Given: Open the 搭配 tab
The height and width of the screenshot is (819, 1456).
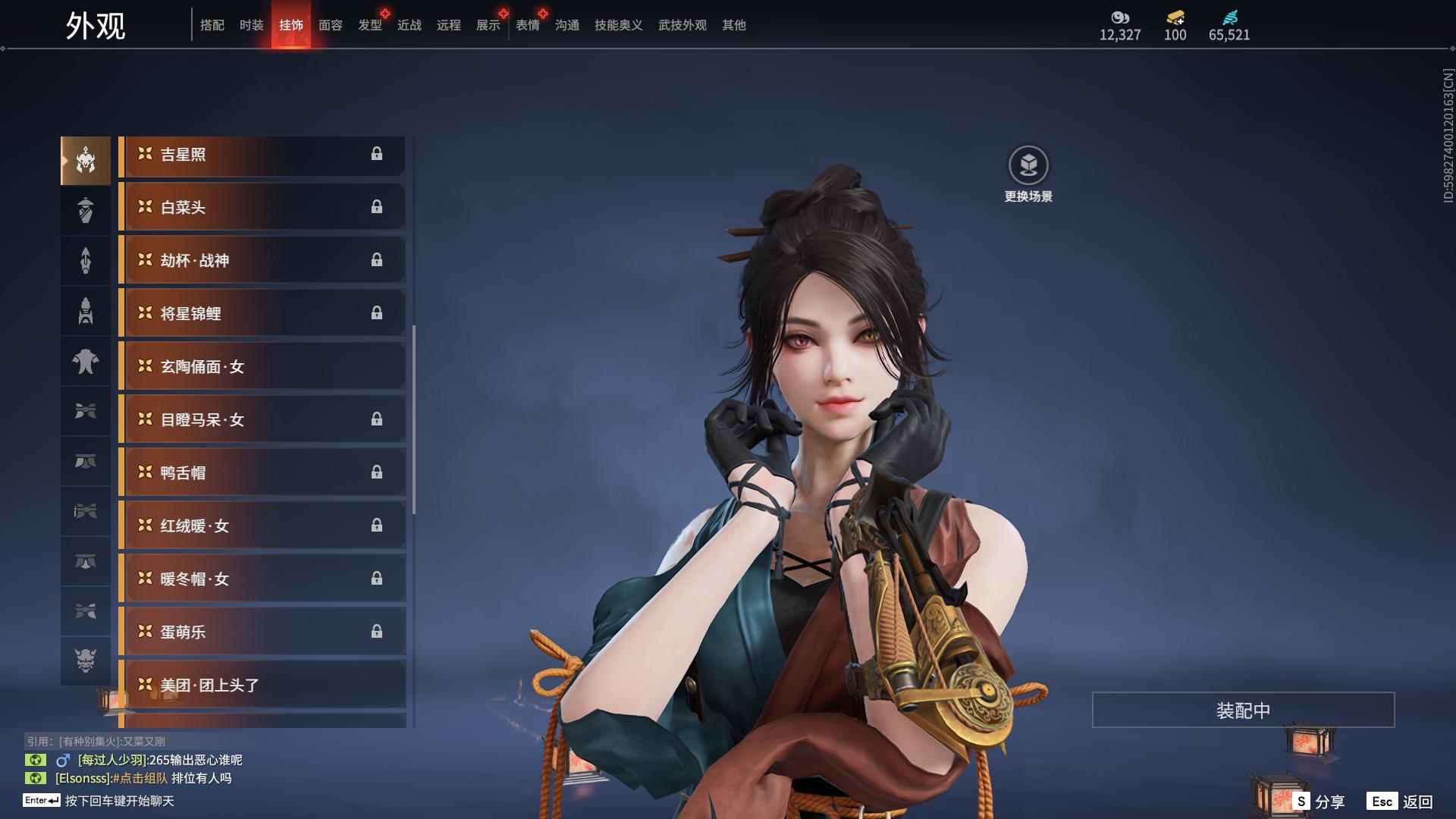Looking at the screenshot, I should [212, 25].
